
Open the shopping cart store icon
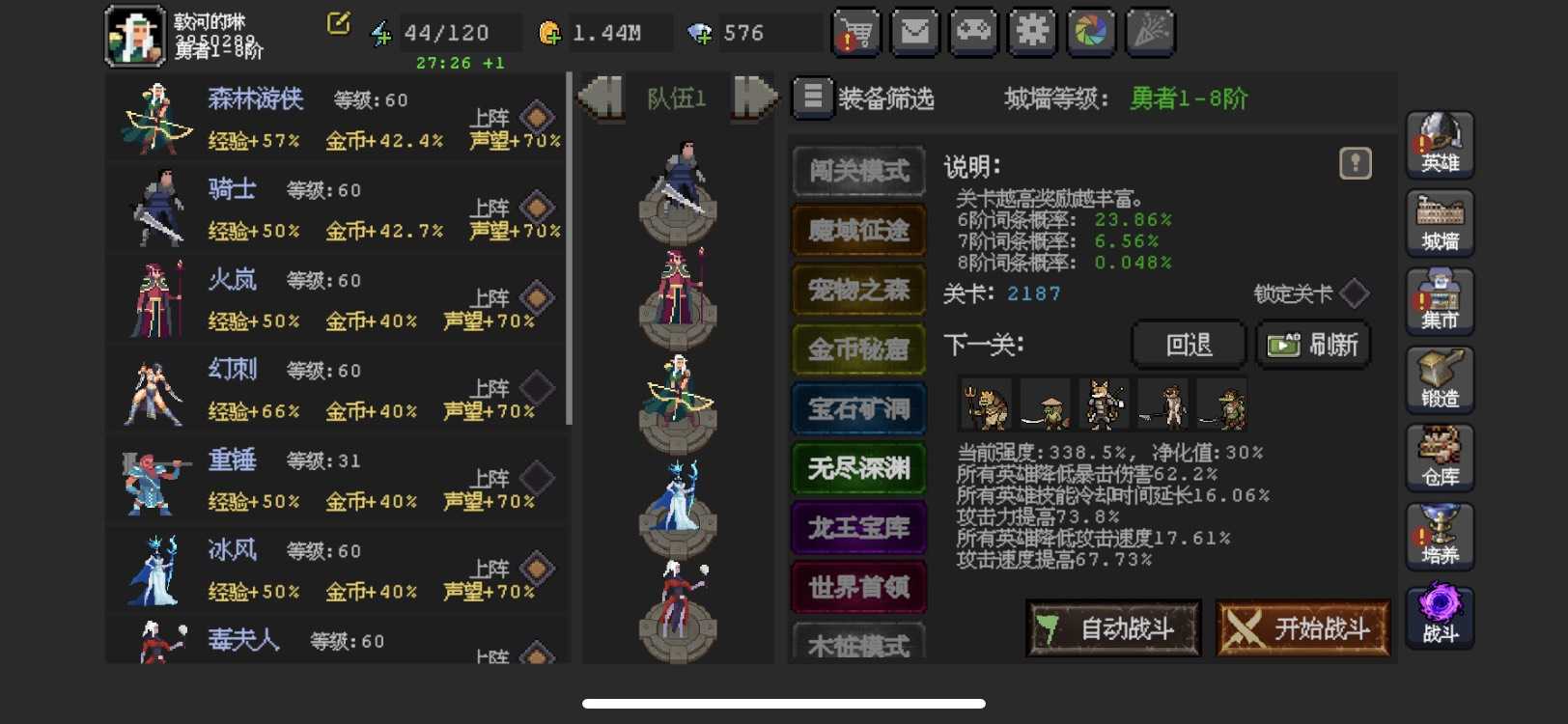pos(854,32)
